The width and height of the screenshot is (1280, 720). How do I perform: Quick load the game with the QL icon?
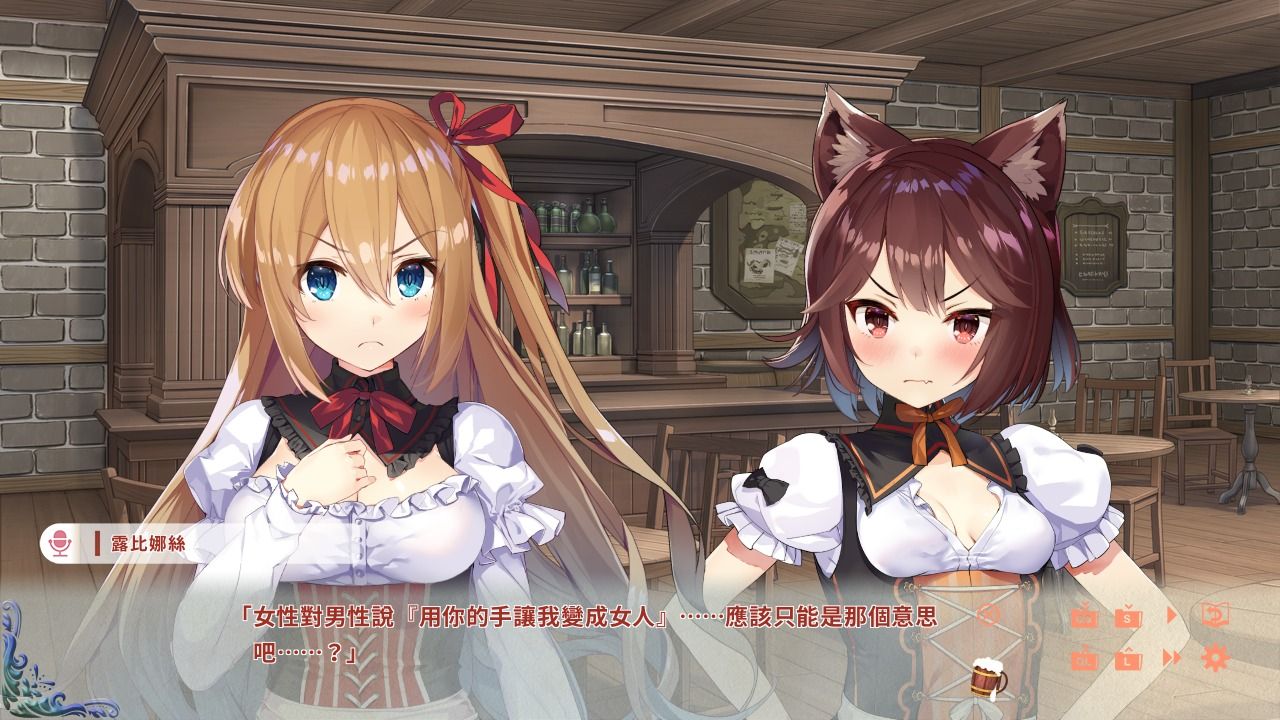point(1084,661)
